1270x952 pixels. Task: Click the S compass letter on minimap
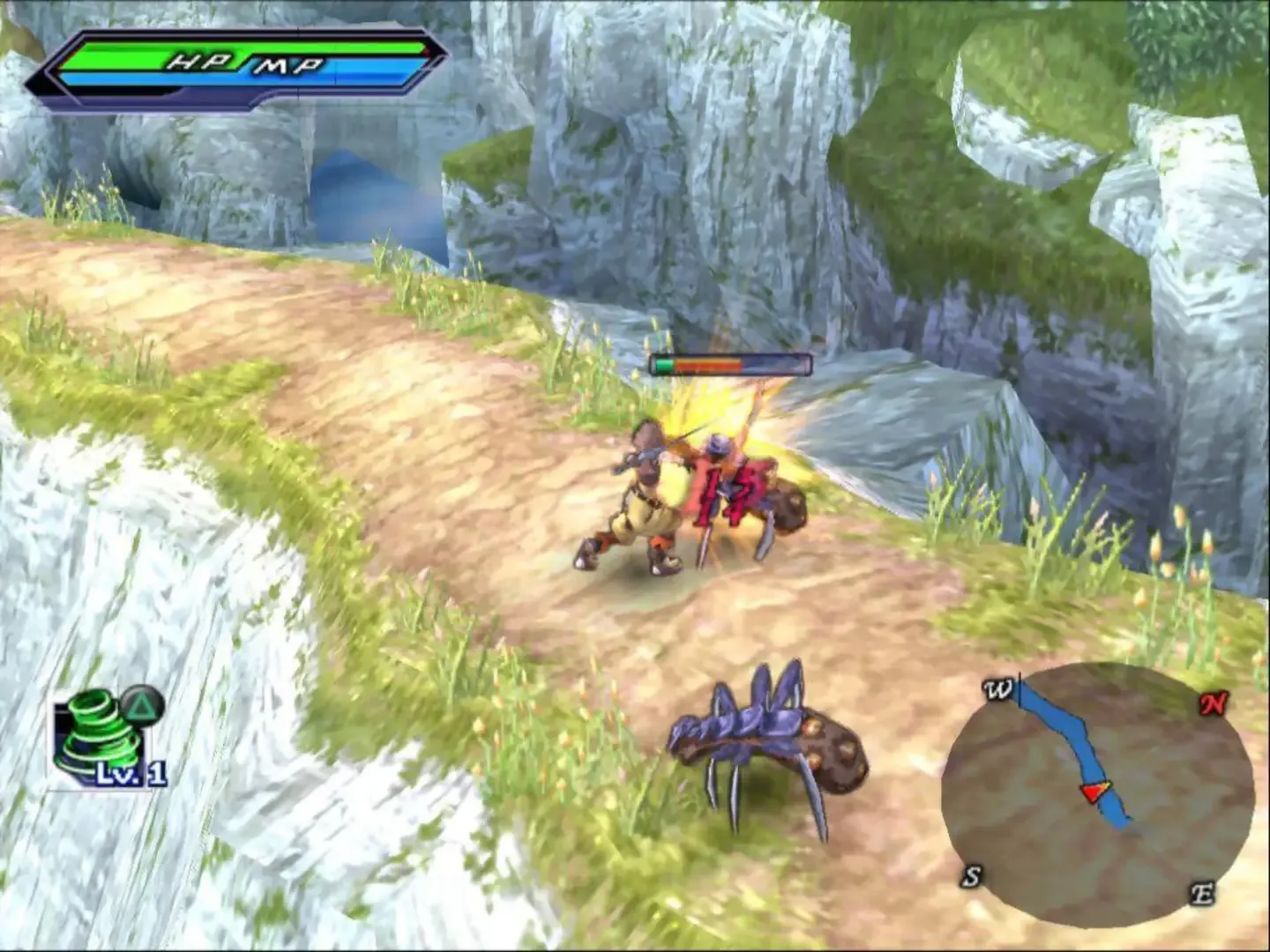973,877
